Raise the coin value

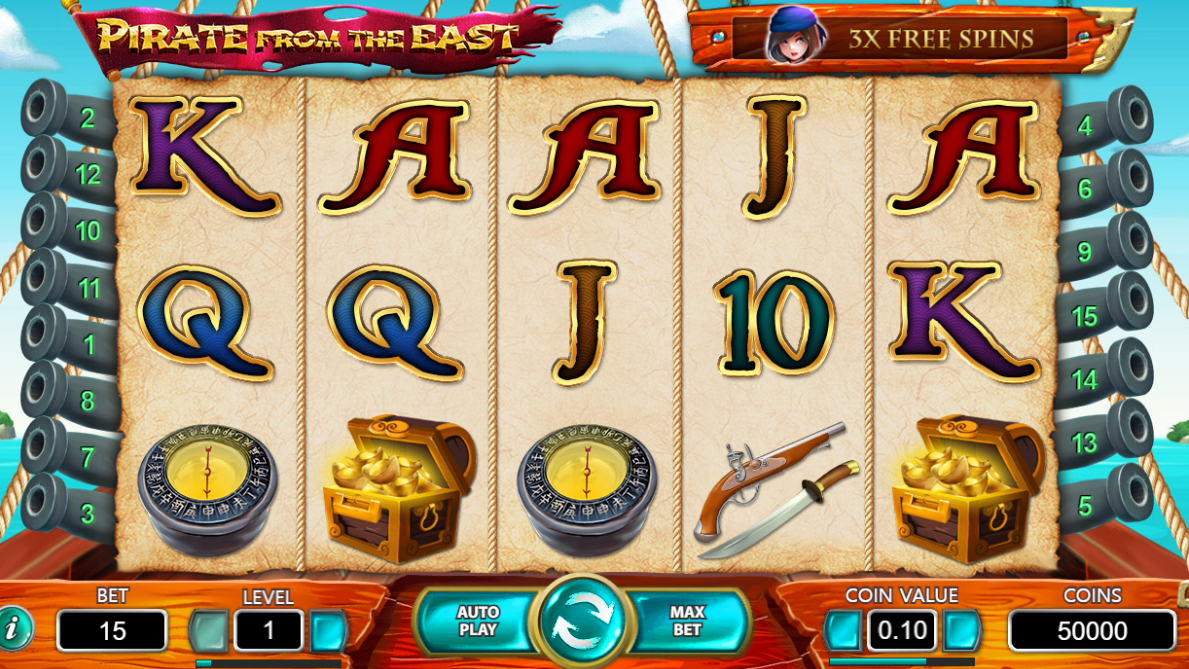961,631
